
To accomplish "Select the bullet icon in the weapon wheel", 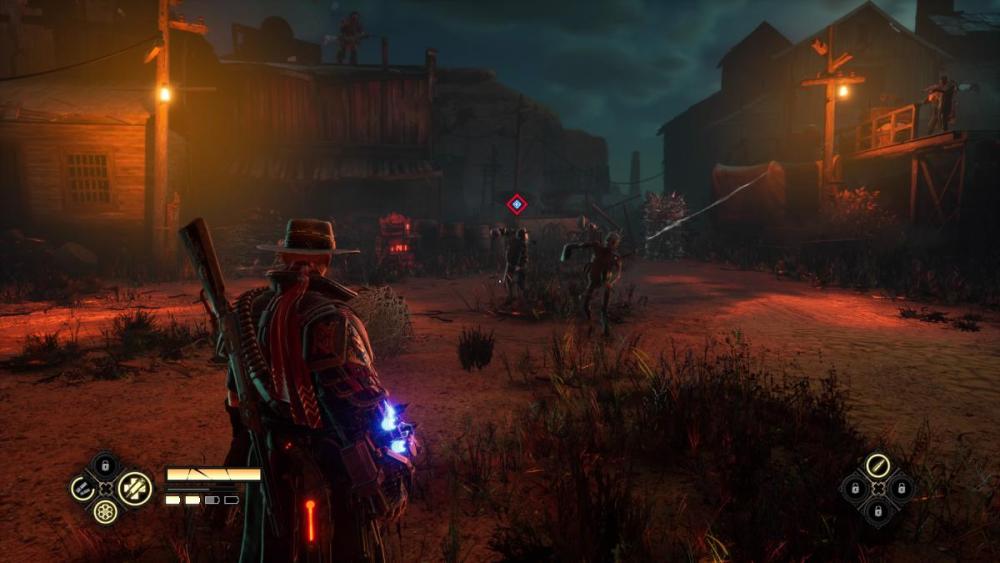I will click(877, 465).
